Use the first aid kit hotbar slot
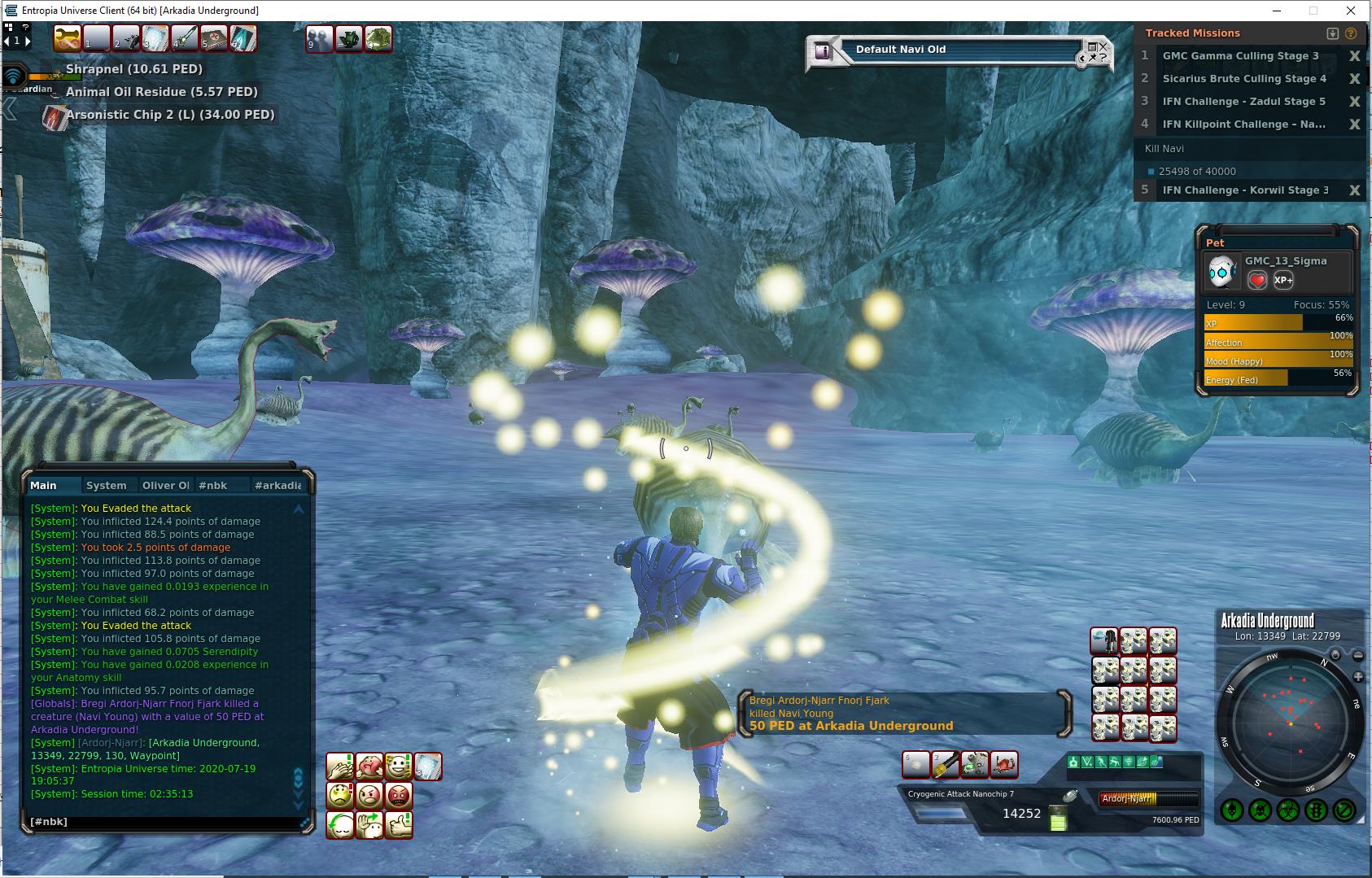Viewport: 1372px width, 878px height. click(x=214, y=38)
